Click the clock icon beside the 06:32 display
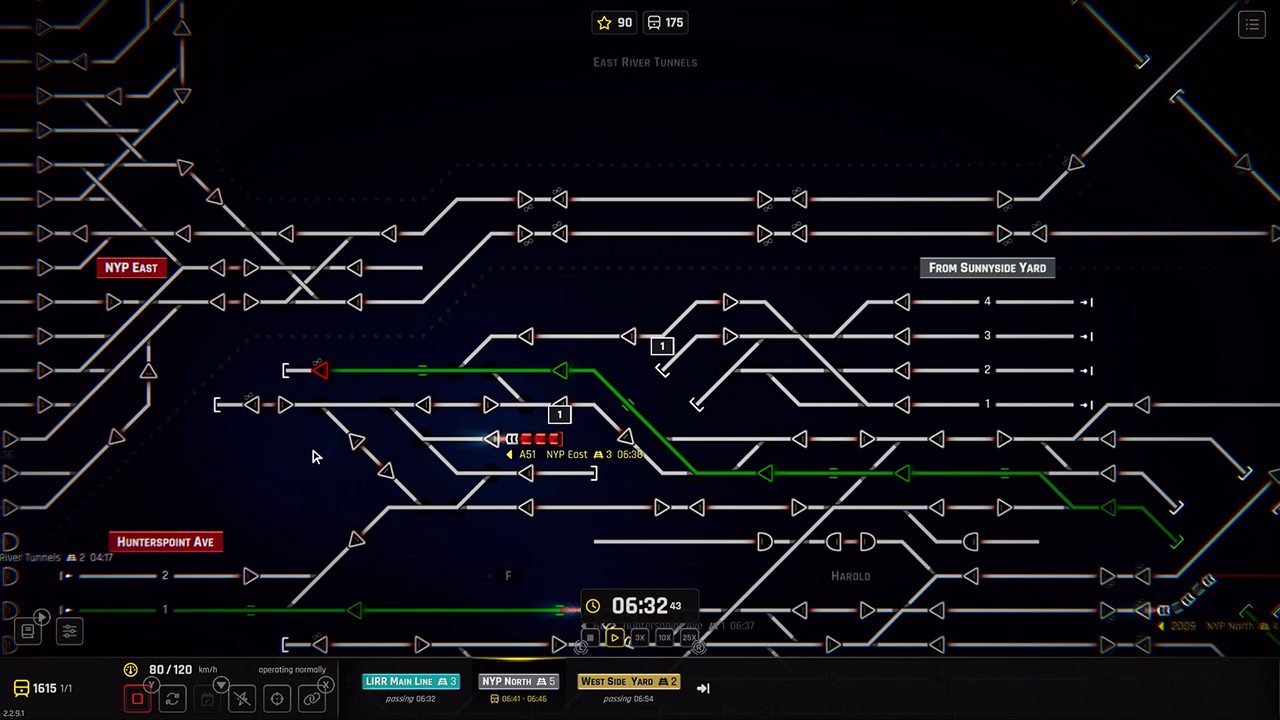1280x720 pixels. [593, 606]
